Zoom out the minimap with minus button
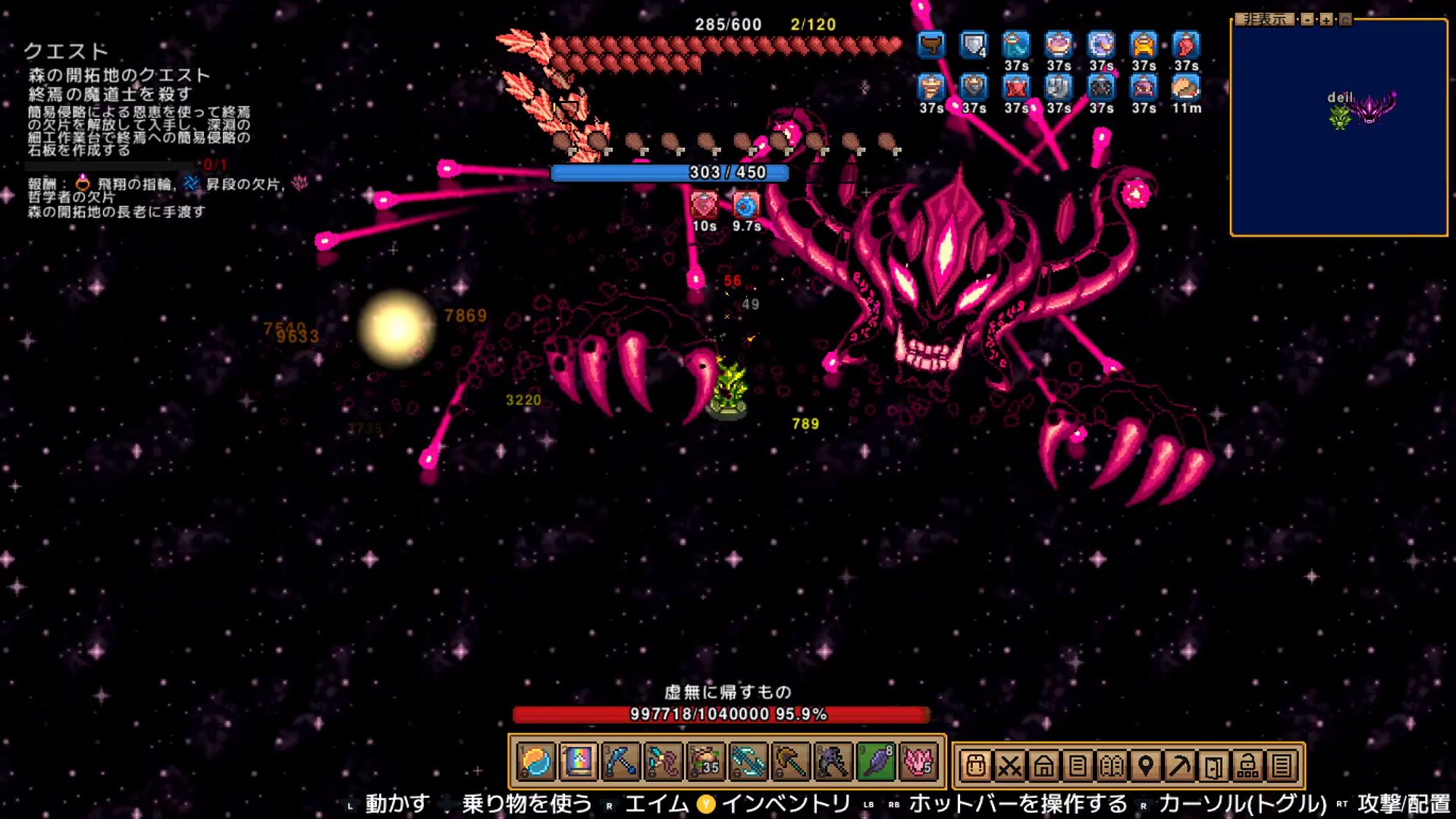This screenshot has height=819, width=1456. (x=1307, y=20)
